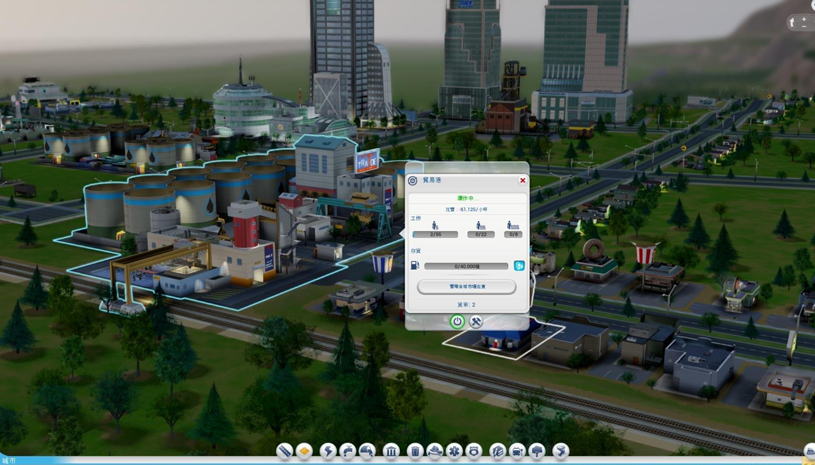
Task: Open the disasters tornado menu
Action: pos(560,452)
